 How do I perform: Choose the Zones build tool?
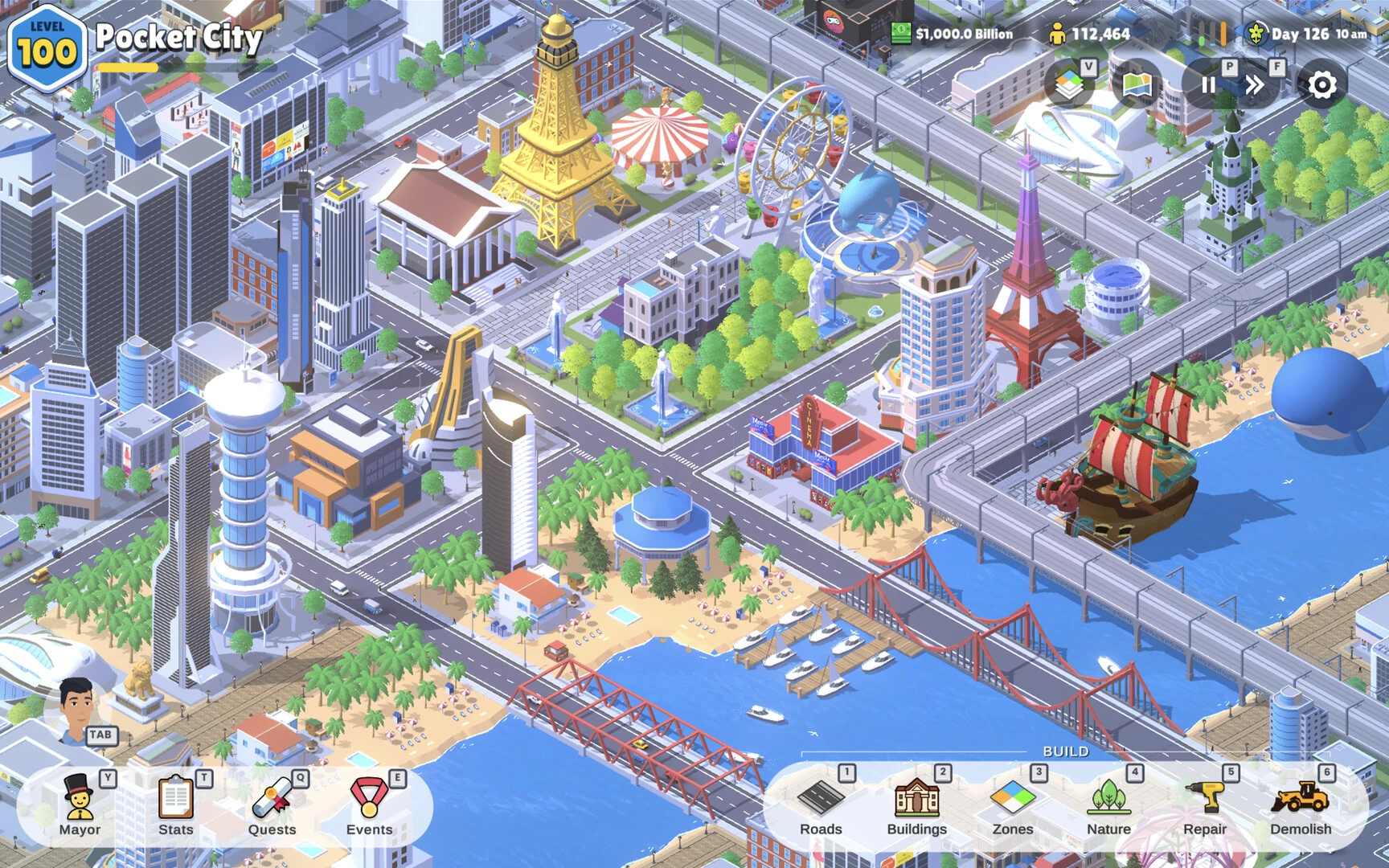[1013, 805]
